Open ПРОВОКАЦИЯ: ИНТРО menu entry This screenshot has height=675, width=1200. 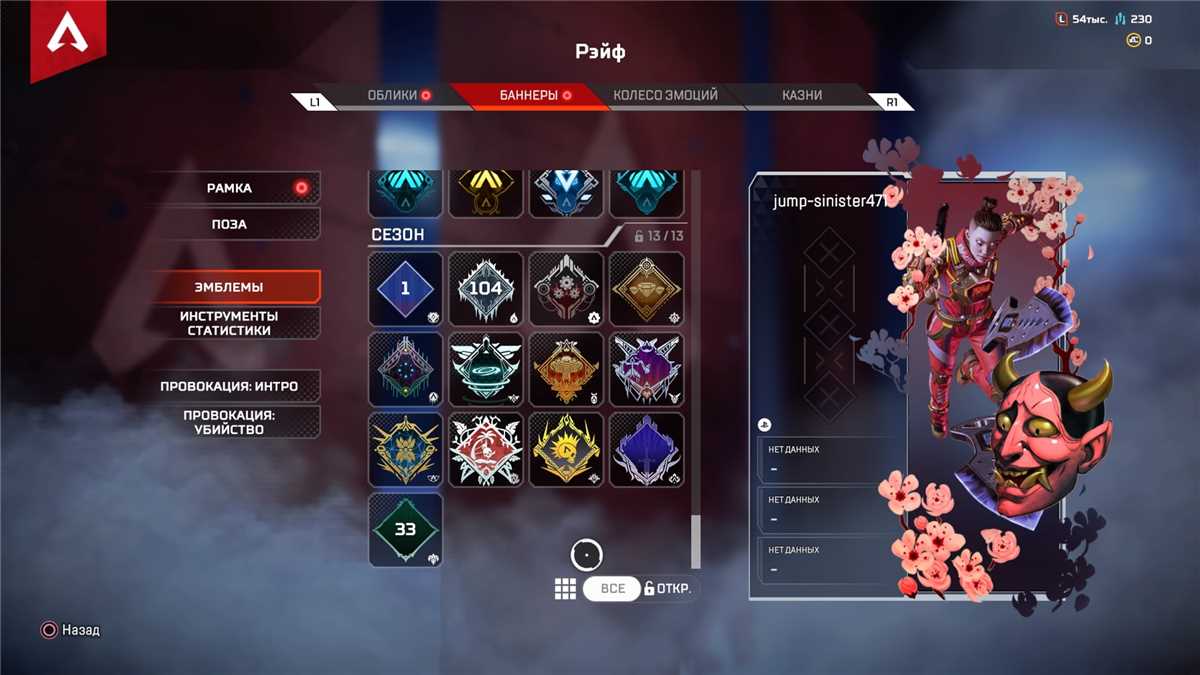coord(236,386)
